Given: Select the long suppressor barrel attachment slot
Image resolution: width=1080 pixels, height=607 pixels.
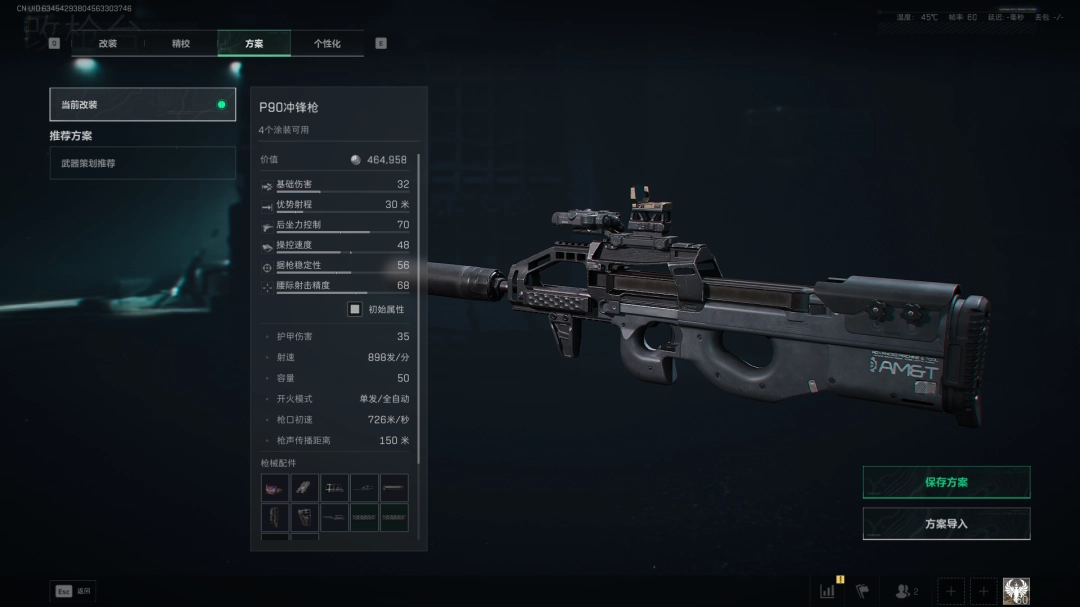Looking at the screenshot, I should [394, 488].
